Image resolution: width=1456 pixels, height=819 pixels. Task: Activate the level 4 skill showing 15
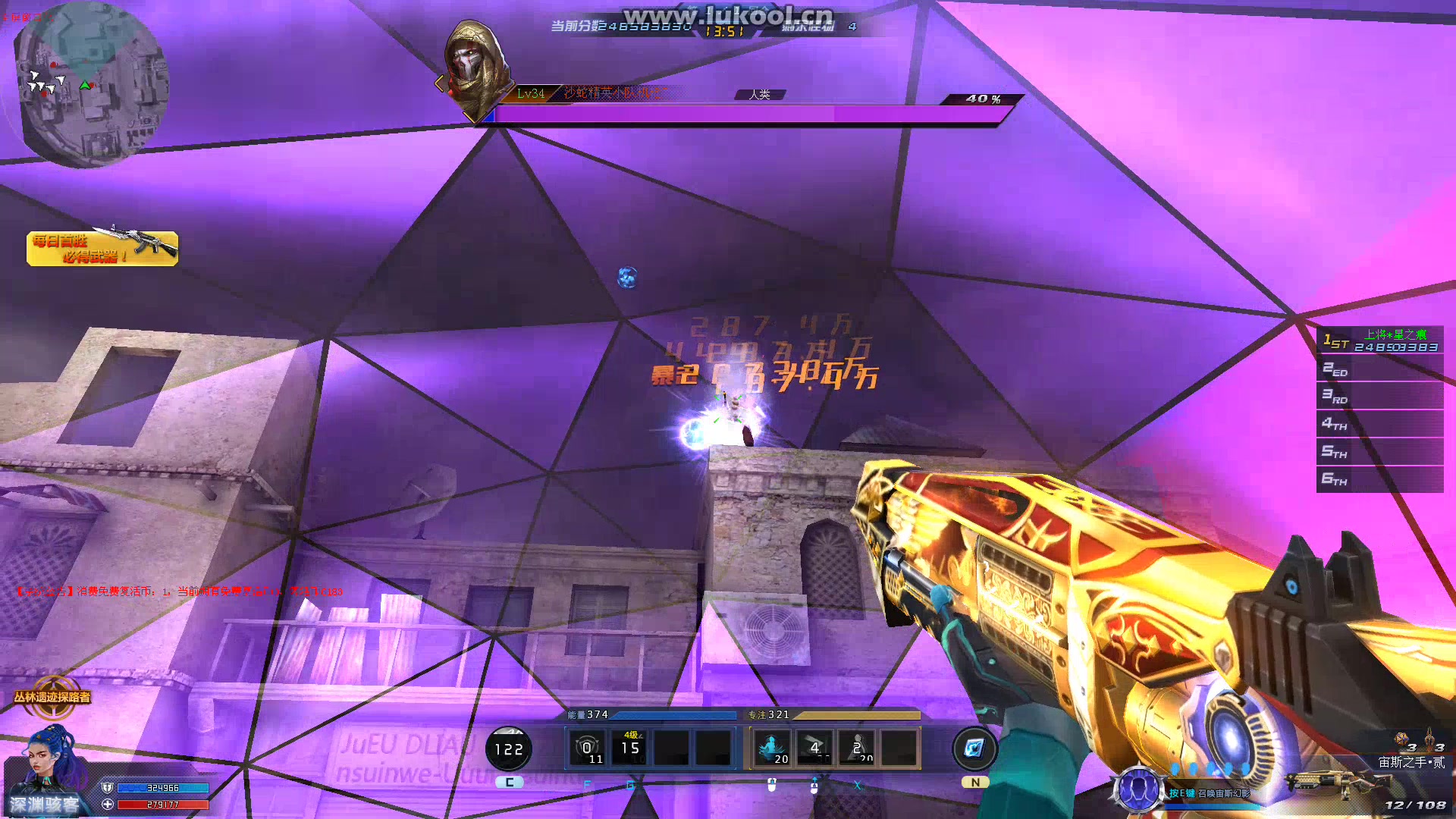click(x=630, y=748)
